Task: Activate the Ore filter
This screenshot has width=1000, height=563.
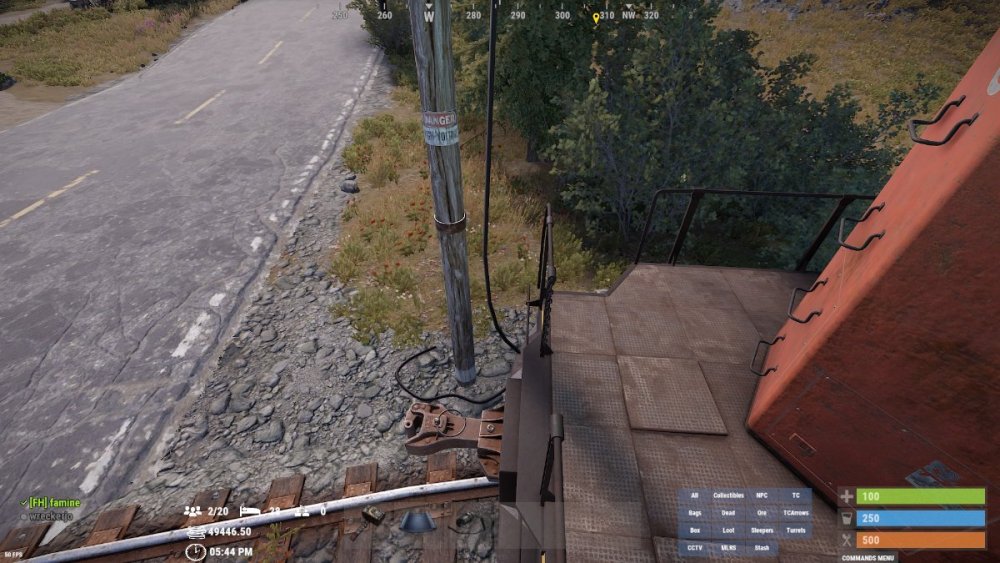Action: click(x=762, y=513)
